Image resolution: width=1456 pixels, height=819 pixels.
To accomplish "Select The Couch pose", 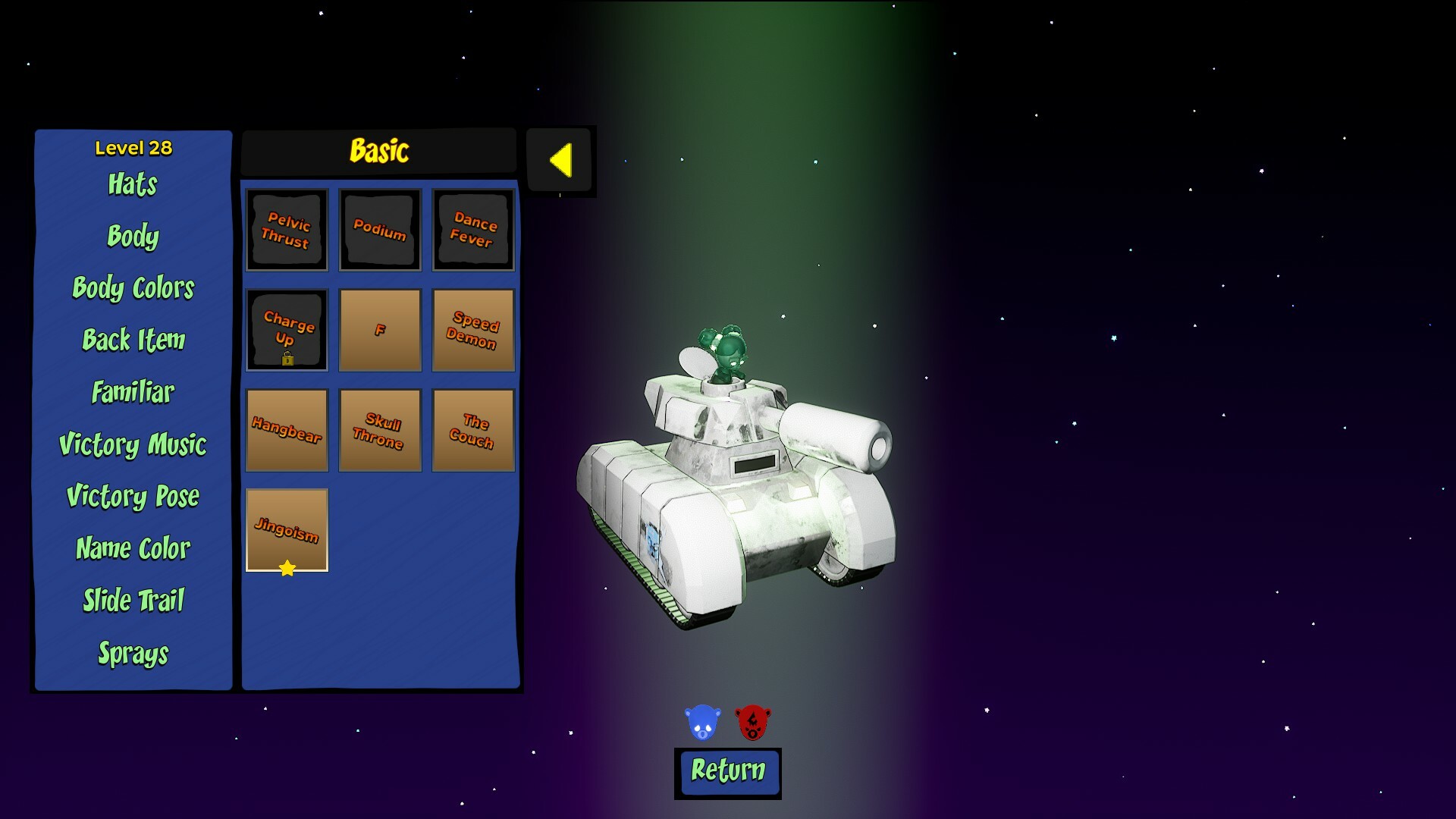I will pos(473,430).
